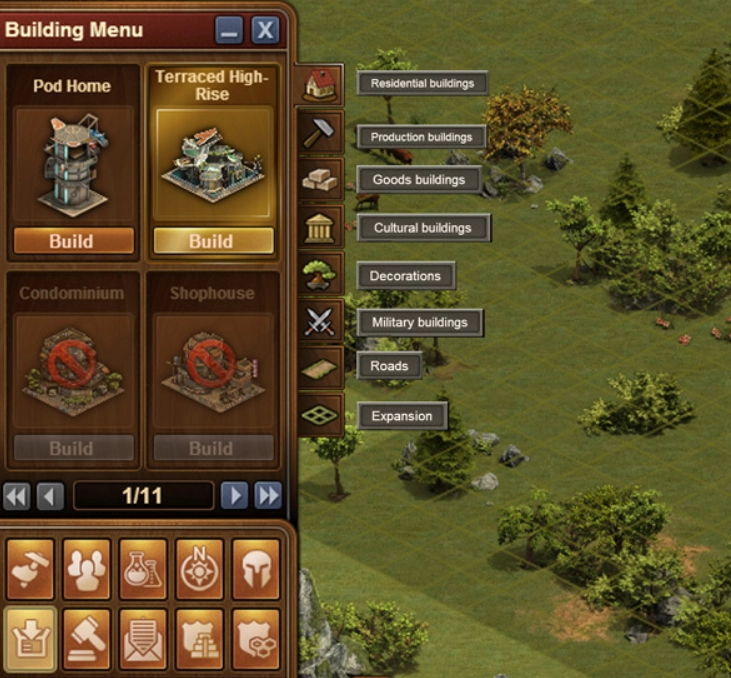This screenshot has height=678, width=731.
Task: Open the Expansion tab
Action: [x=320, y=414]
